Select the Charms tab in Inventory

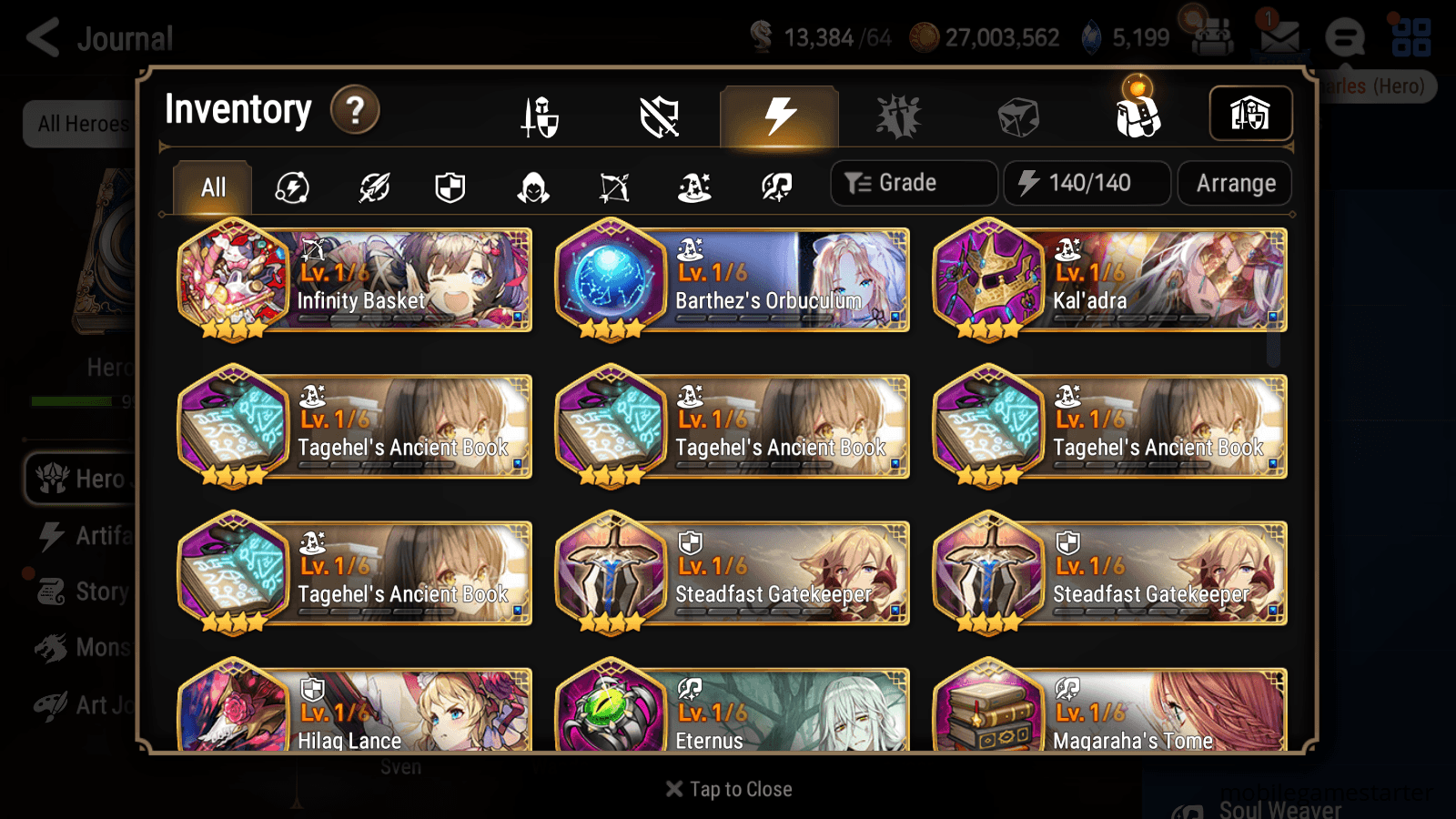898,116
